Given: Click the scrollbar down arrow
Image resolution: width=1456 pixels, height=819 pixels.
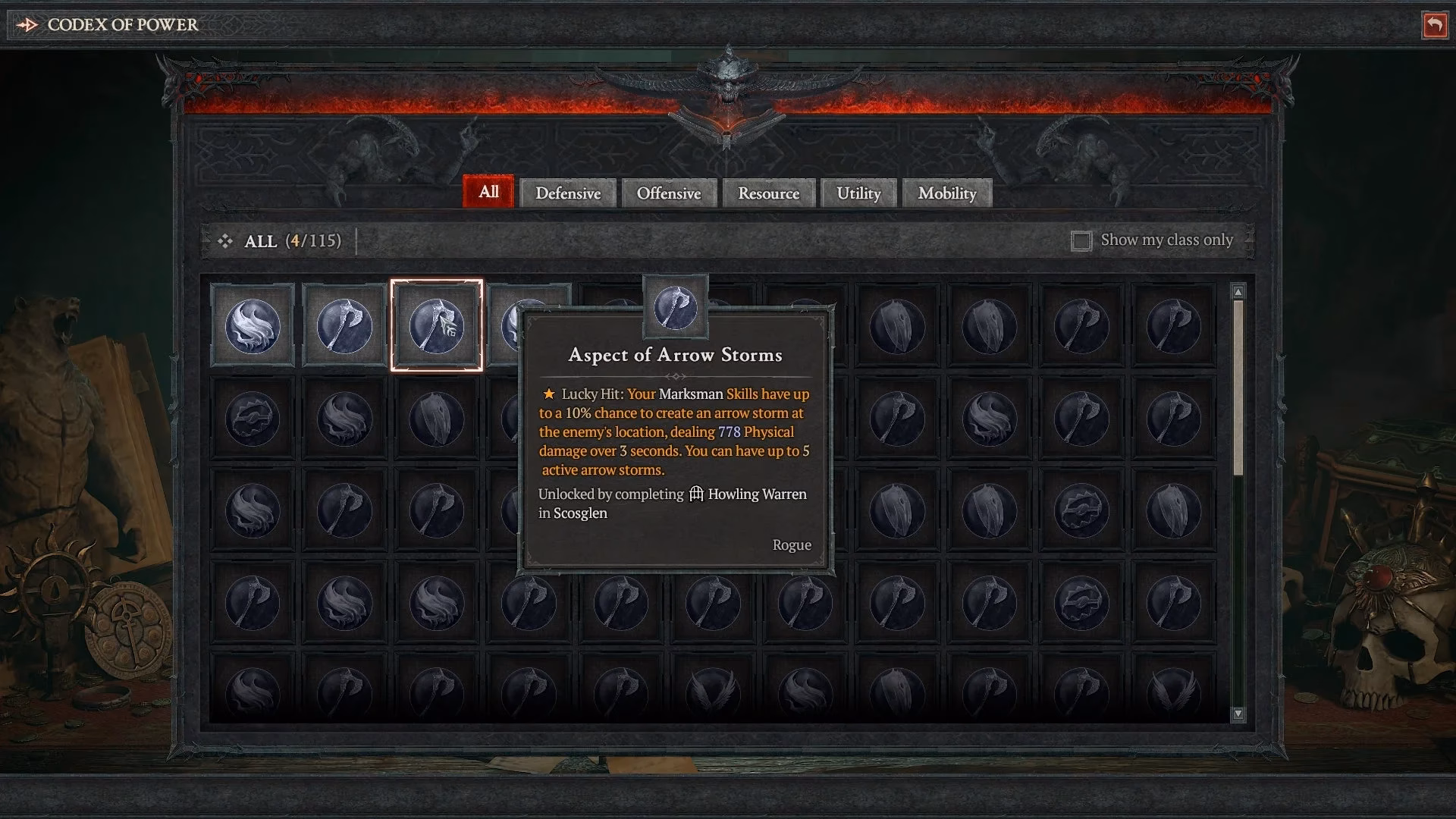Looking at the screenshot, I should (x=1238, y=714).
